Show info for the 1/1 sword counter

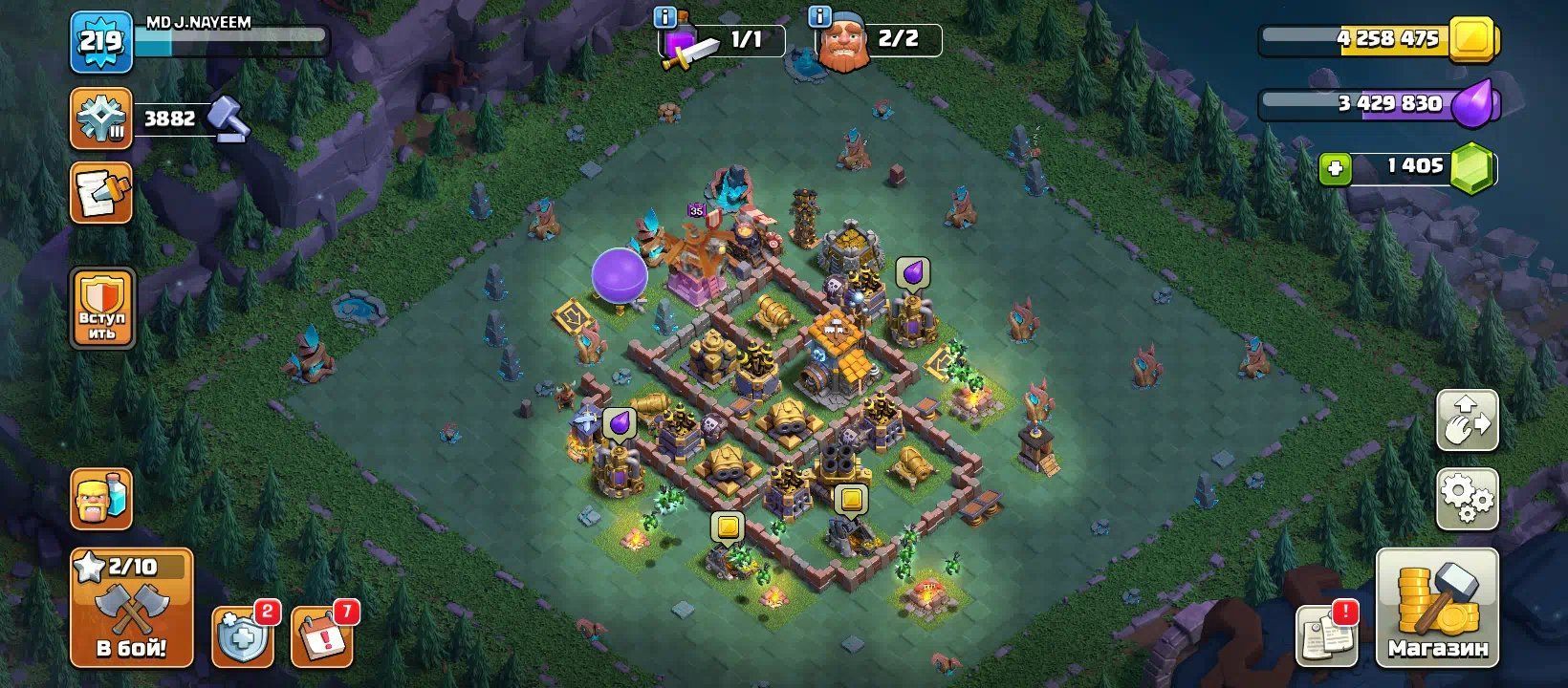click(x=664, y=17)
